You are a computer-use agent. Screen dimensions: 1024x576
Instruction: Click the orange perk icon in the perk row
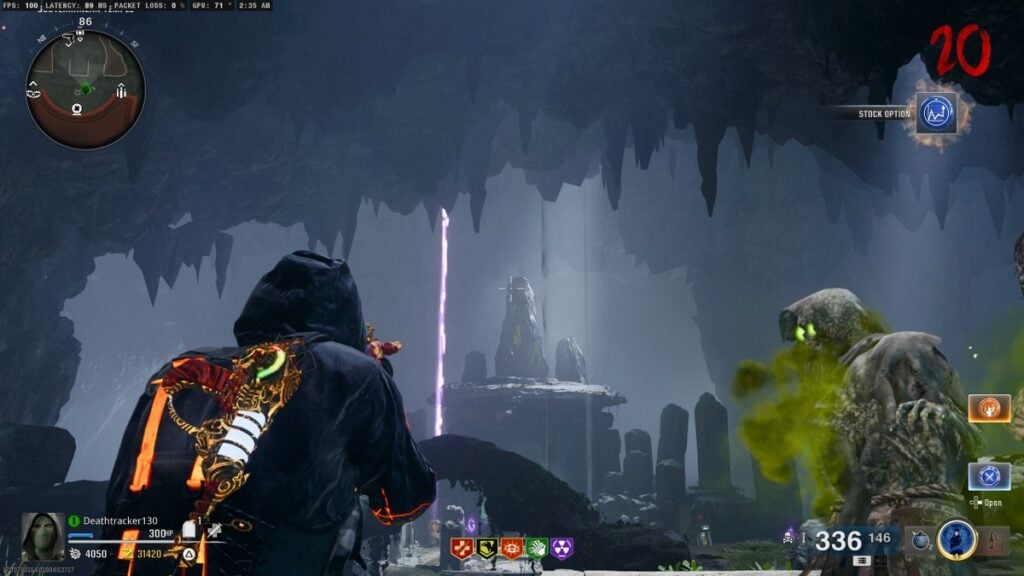coord(512,548)
